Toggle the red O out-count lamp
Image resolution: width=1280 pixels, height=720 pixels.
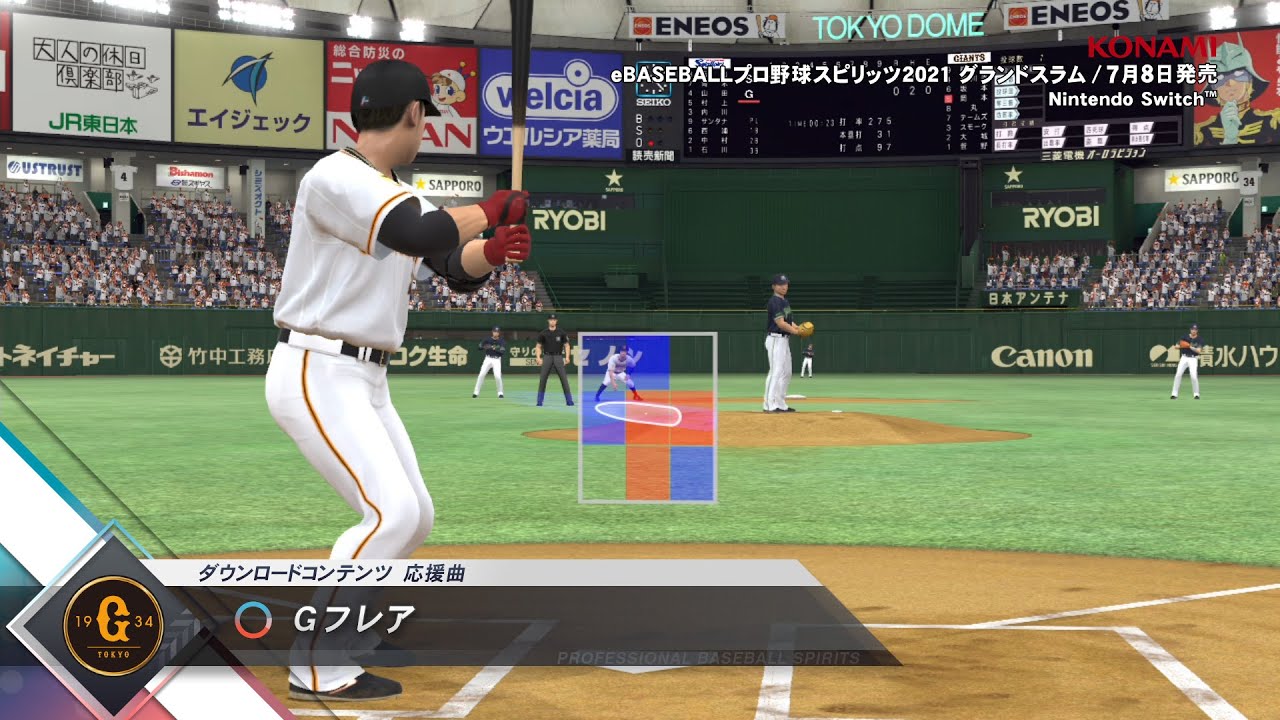click(x=651, y=142)
